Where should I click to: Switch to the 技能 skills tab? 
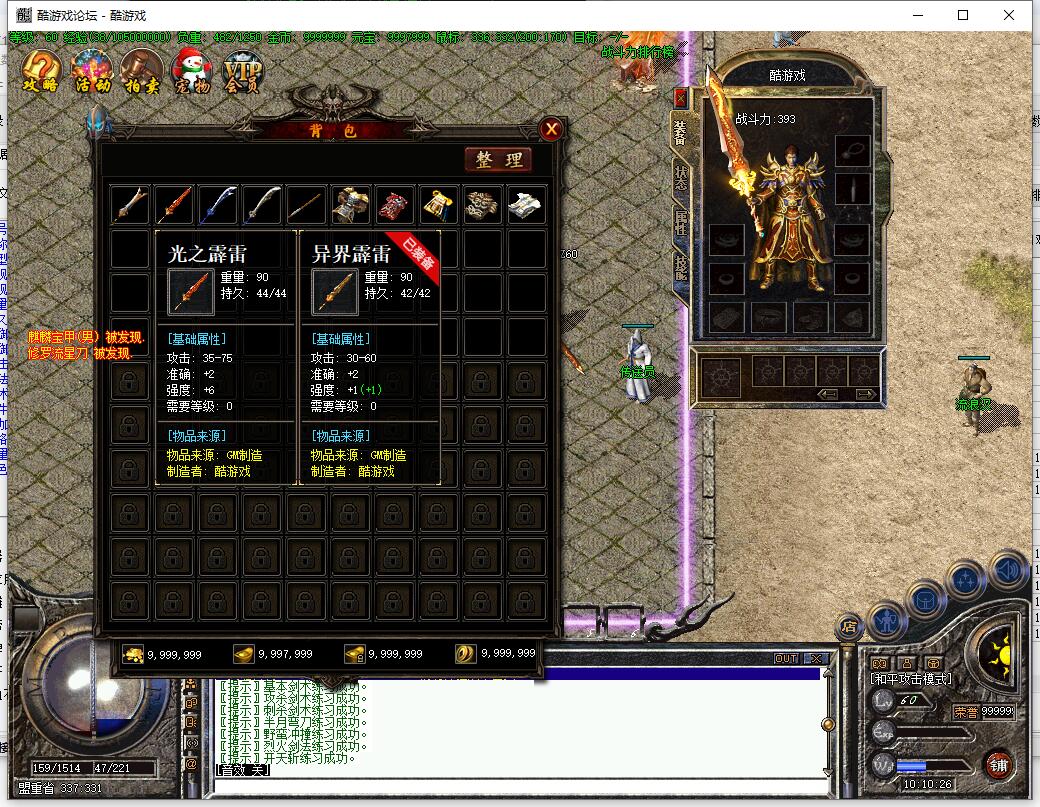click(681, 265)
